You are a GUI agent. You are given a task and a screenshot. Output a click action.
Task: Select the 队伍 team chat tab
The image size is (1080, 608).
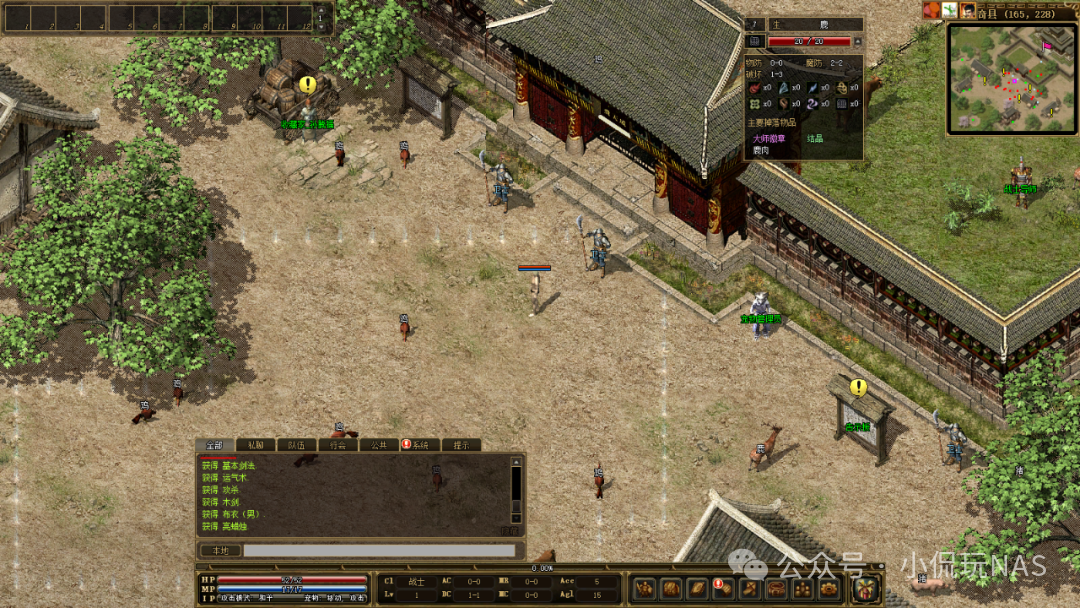[x=297, y=445]
